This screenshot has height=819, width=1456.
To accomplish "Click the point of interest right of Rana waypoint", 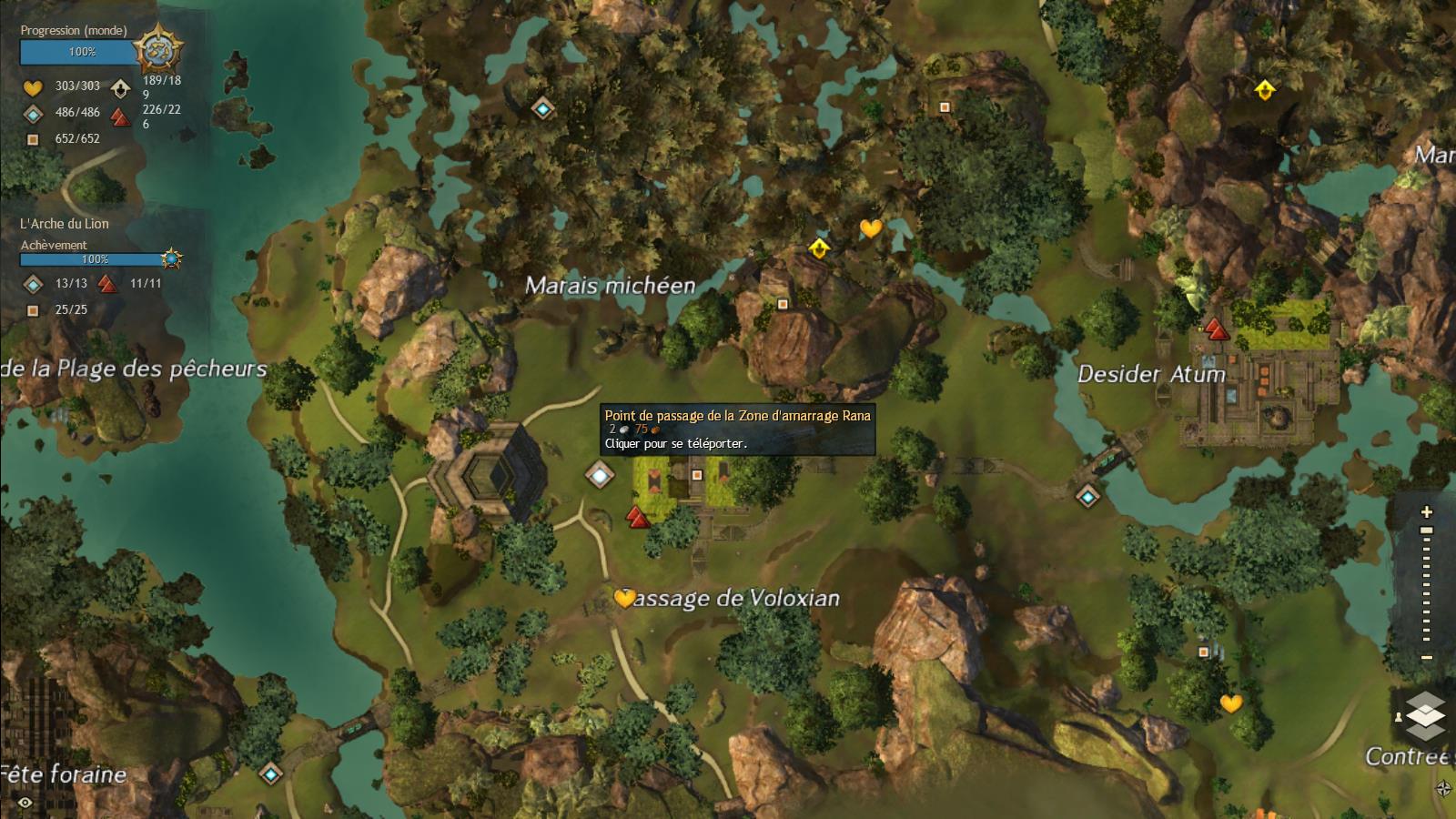I will 696,475.
